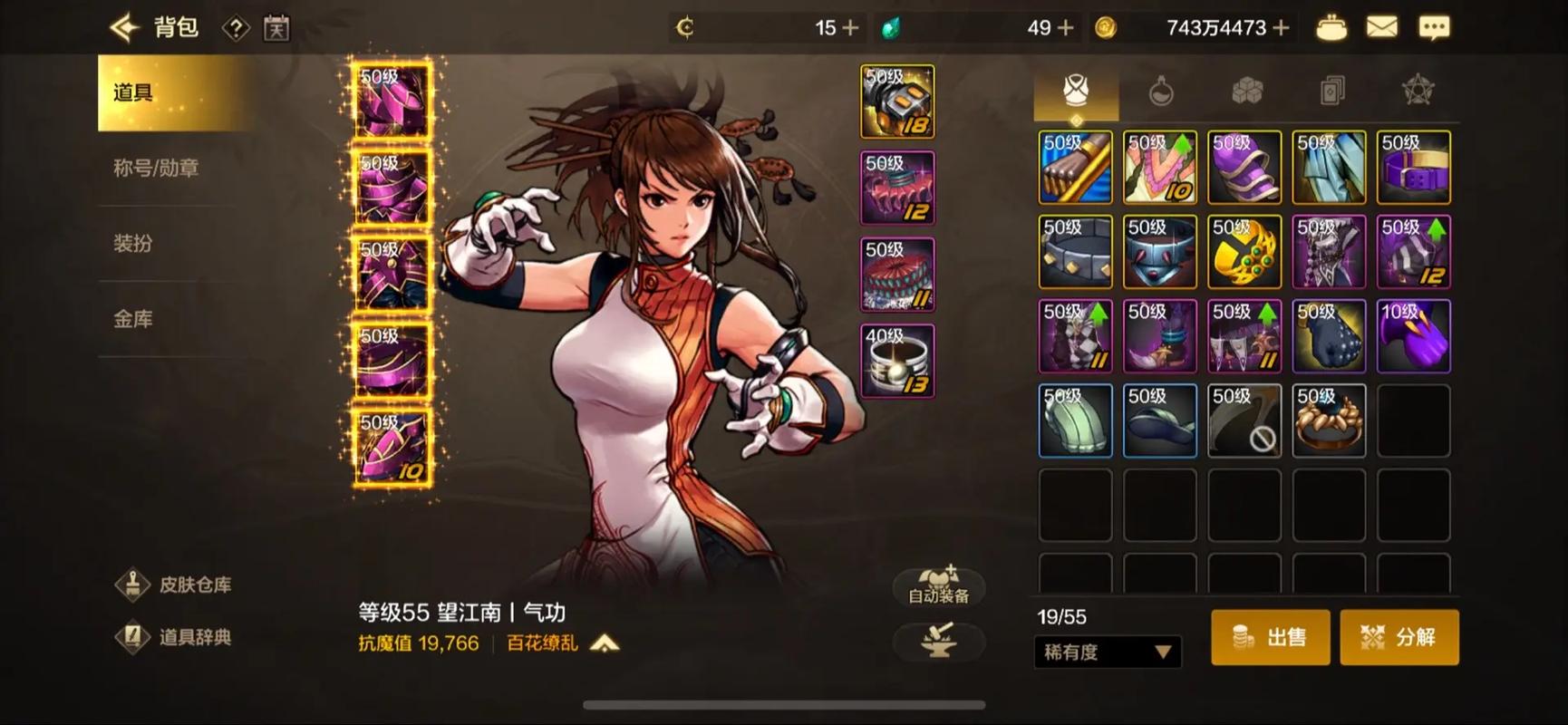Open the 稀有度 sorting dropdown

(x=1107, y=652)
